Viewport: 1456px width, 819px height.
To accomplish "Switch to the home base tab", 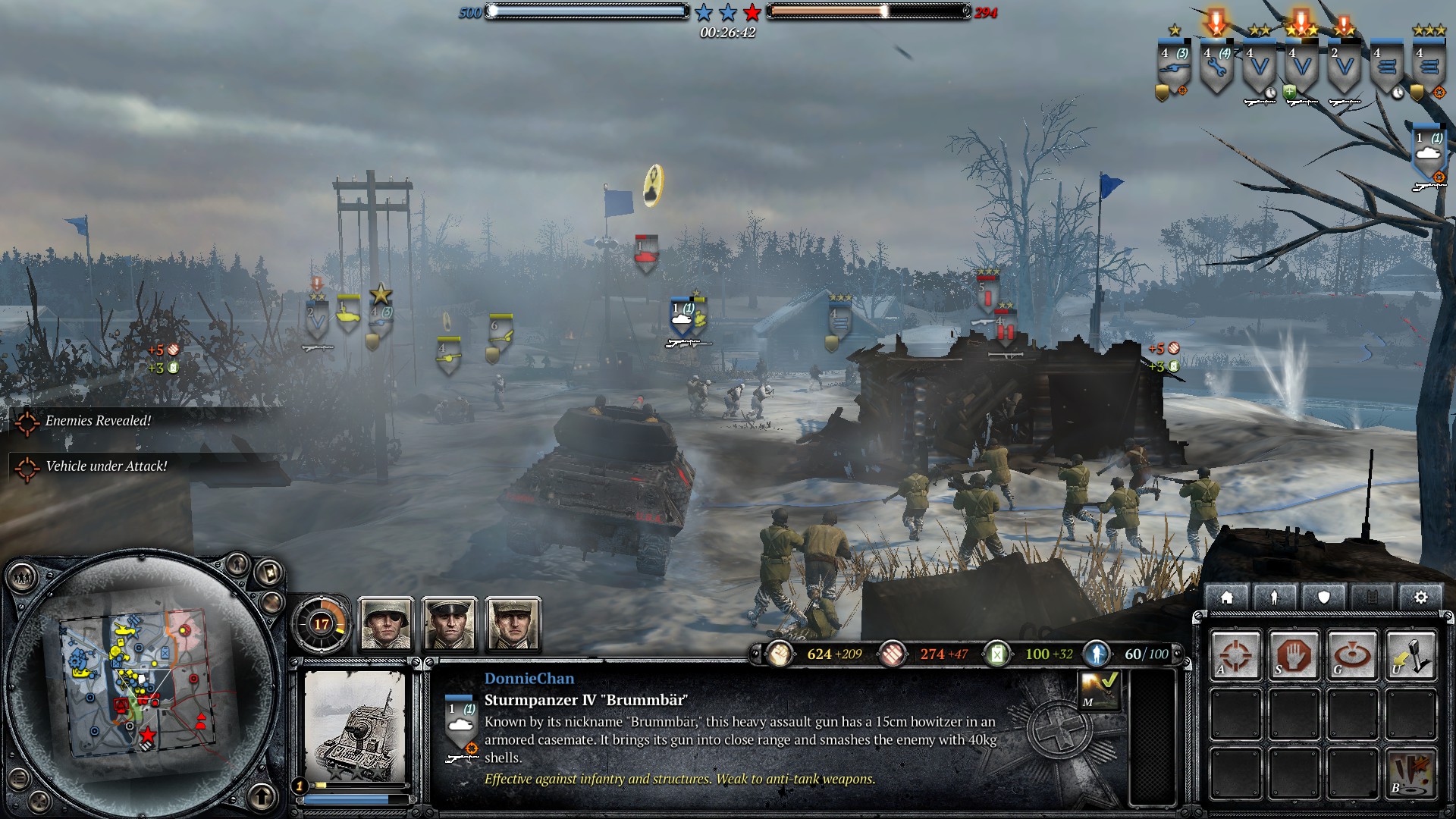I will (x=1226, y=598).
